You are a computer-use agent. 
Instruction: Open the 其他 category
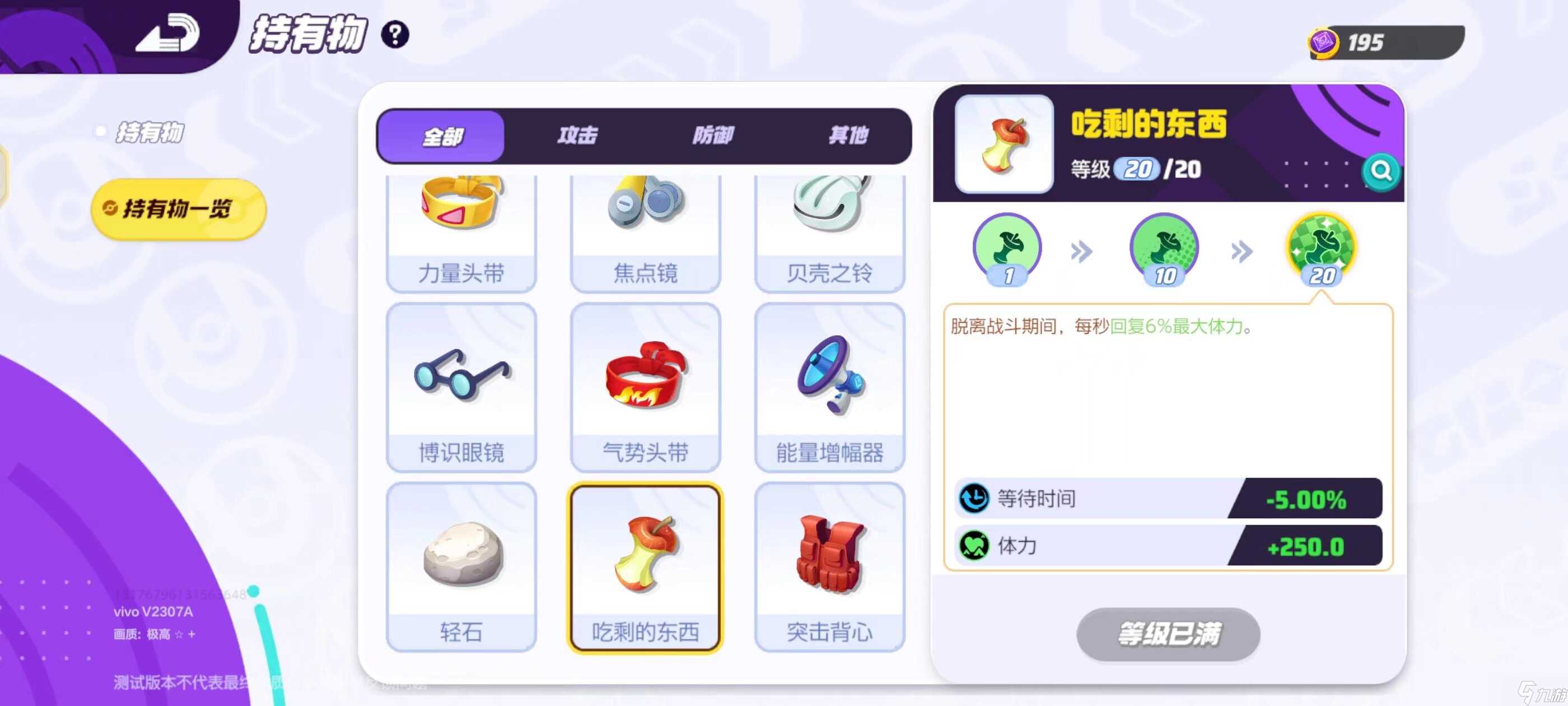point(849,135)
